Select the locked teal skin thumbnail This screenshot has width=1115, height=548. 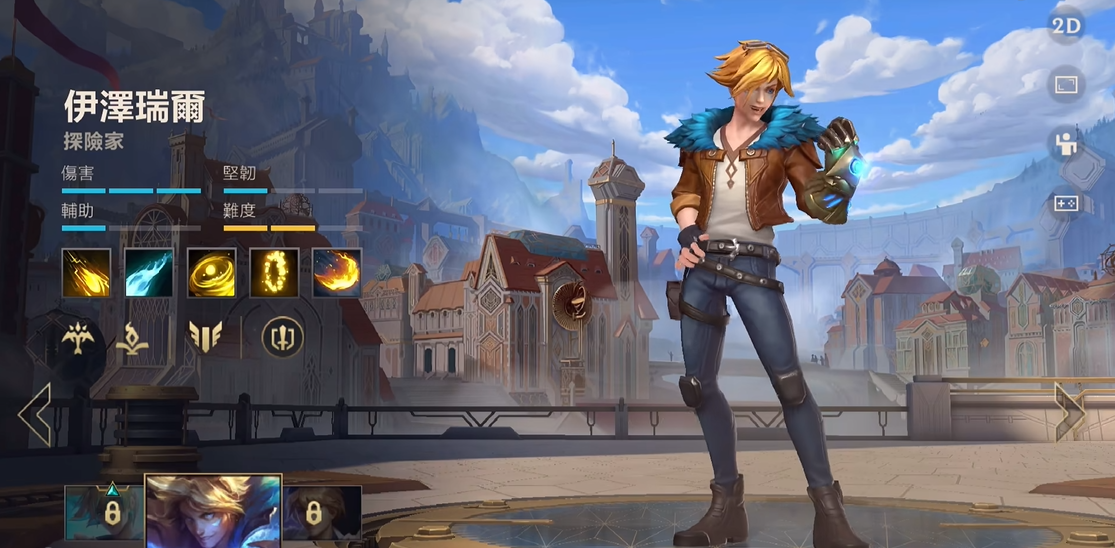click(x=103, y=512)
